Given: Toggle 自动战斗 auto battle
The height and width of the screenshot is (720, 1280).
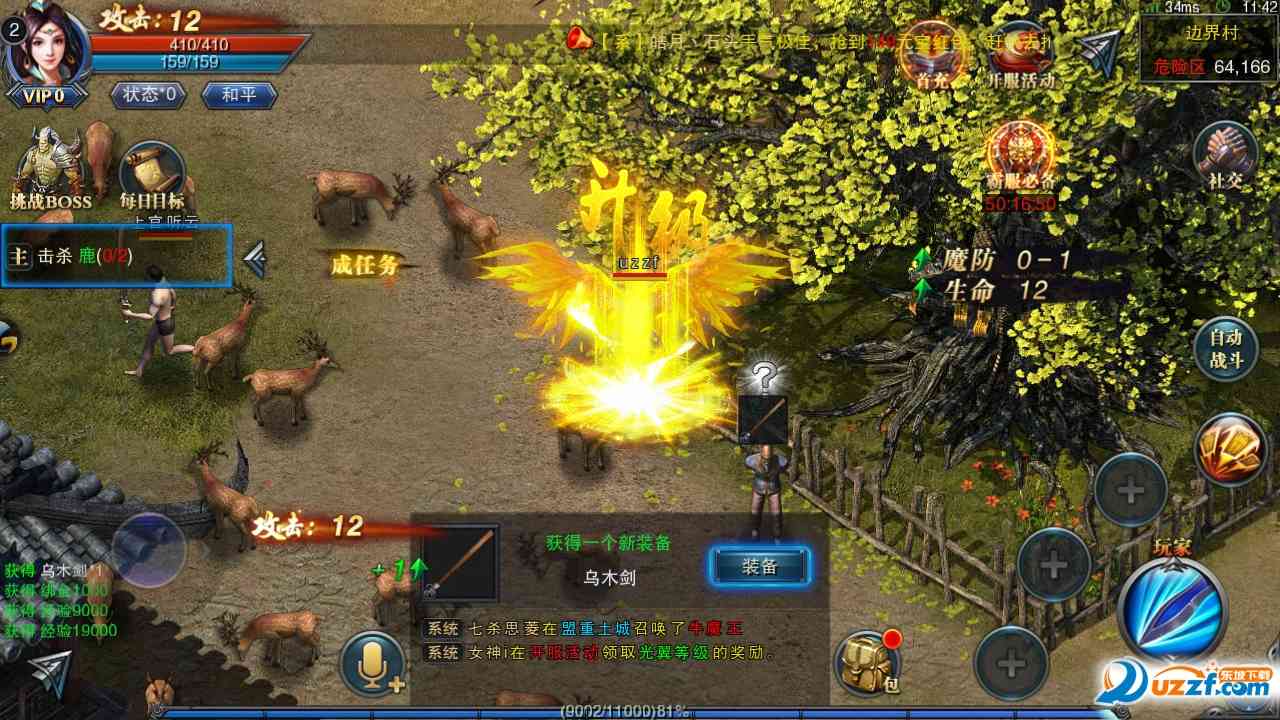Looking at the screenshot, I should click(1225, 350).
